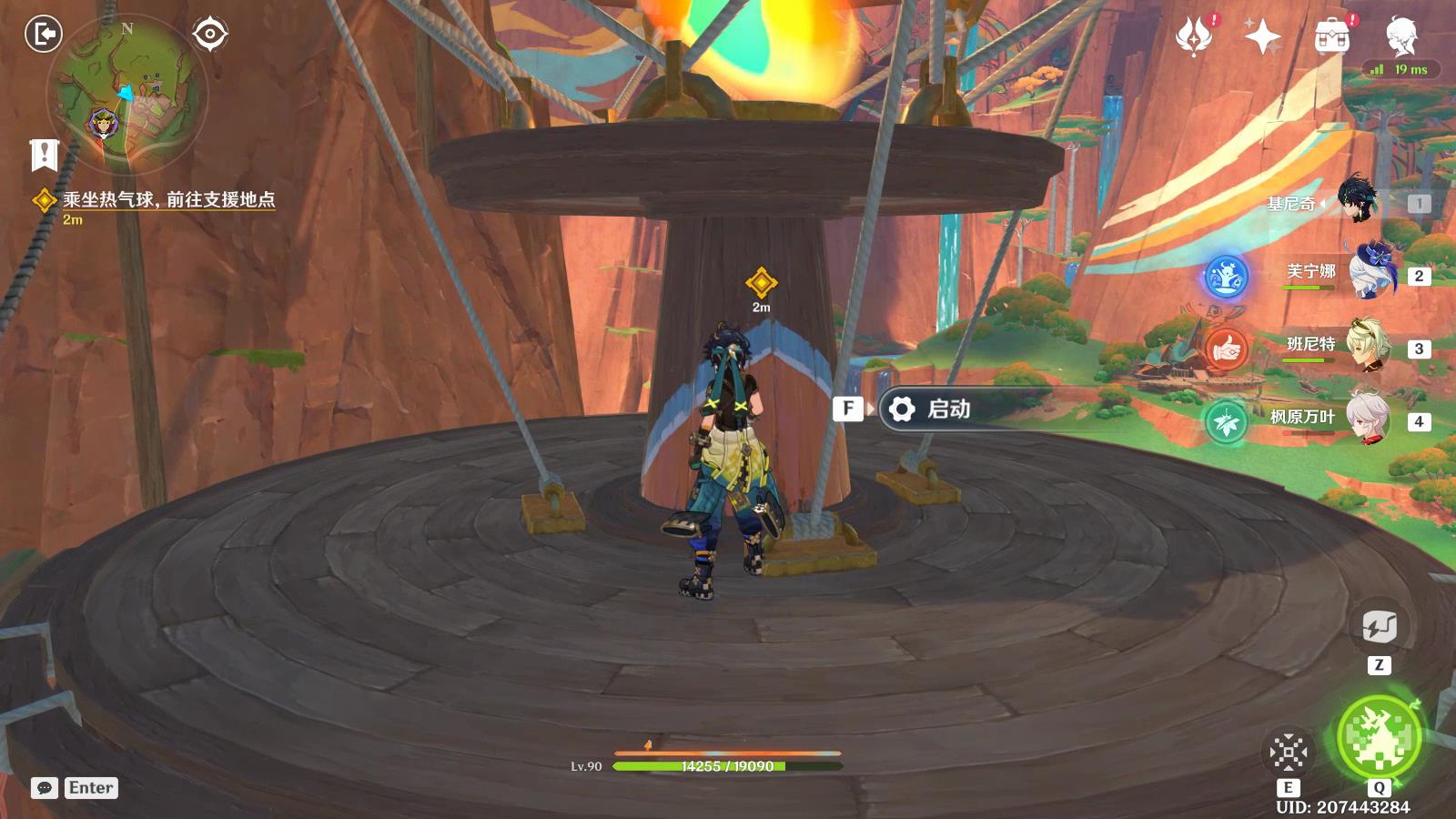The height and width of the screenshot is (819, 1456).
Task: Open the minimap
Action: pos(127,95)
